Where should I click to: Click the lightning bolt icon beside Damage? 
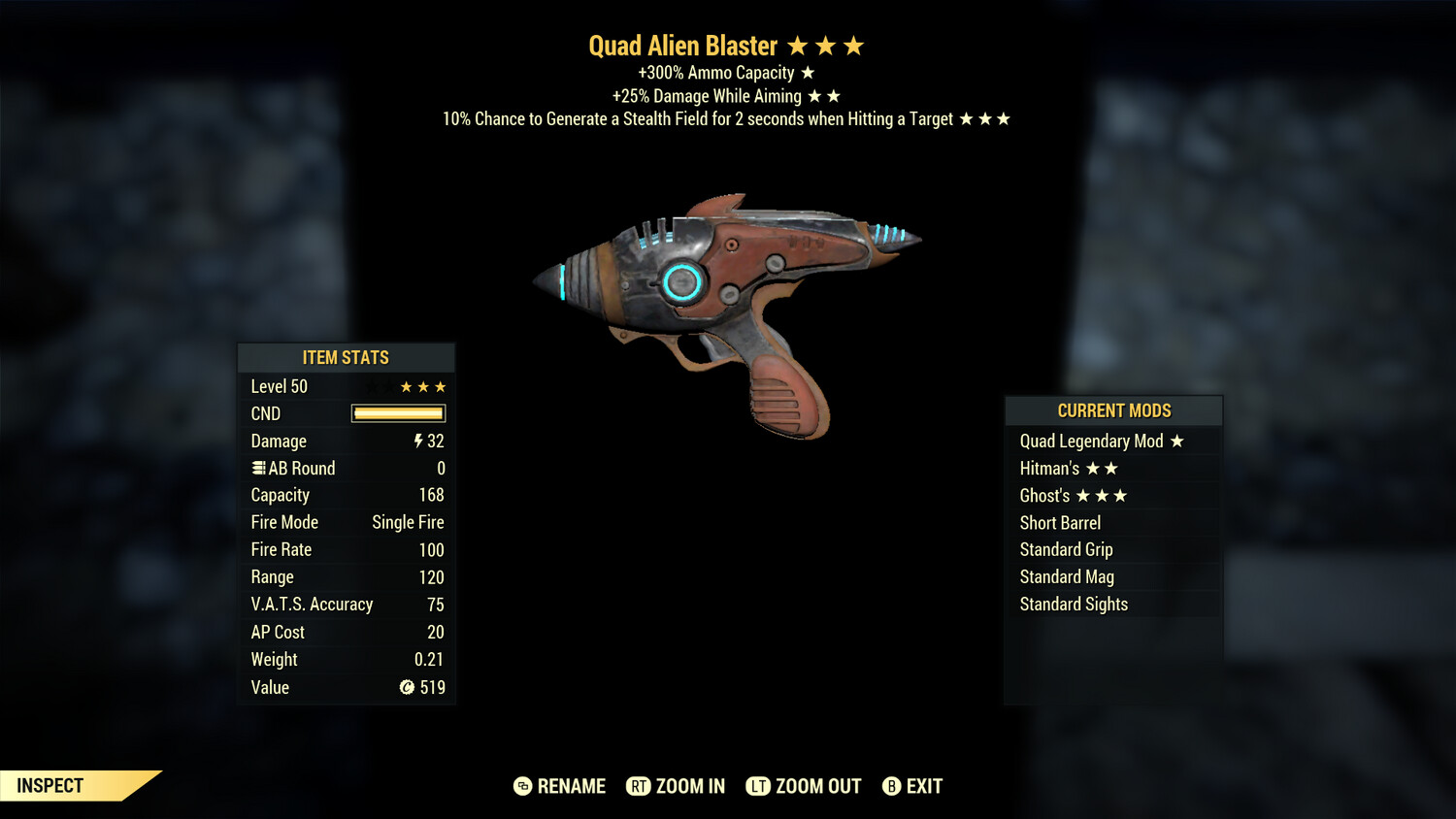417,441
